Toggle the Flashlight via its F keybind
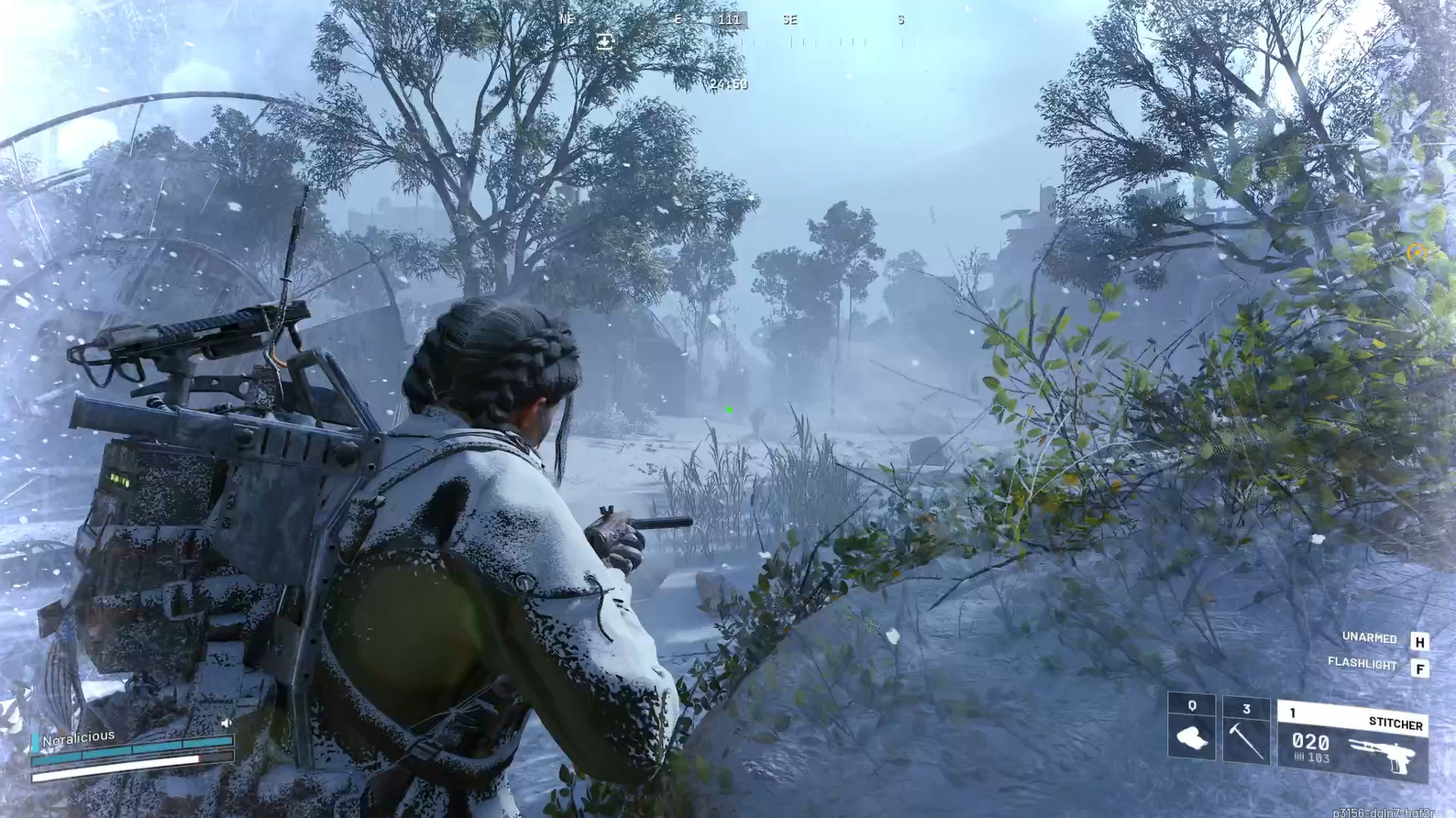 pos(1420,669)
